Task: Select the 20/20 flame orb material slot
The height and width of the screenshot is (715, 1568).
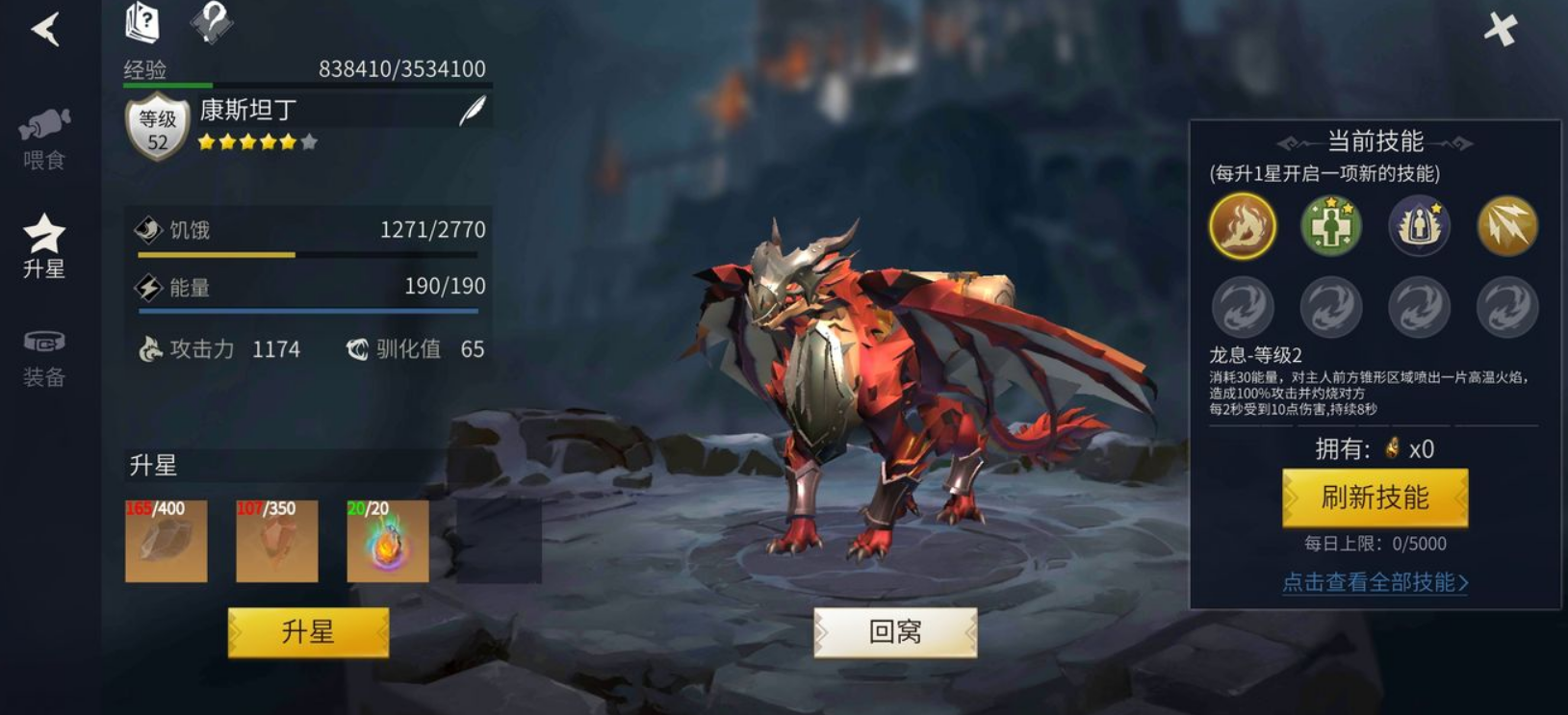Action: [x=388, y=541]
